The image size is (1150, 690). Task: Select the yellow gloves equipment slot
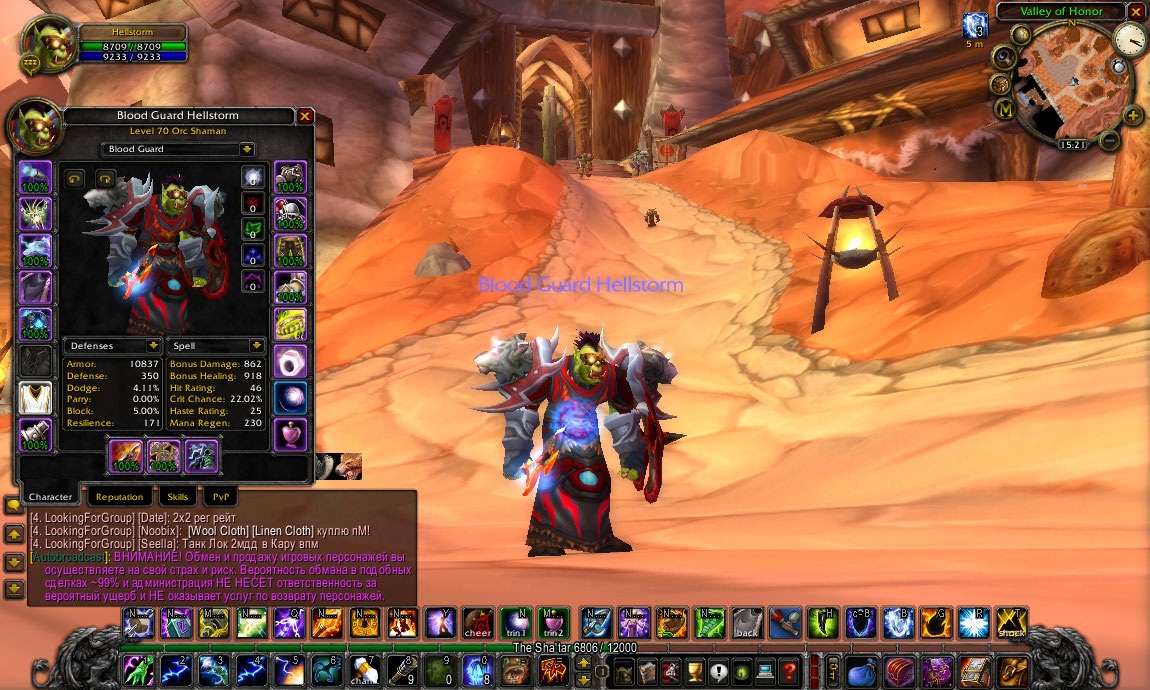[290, 324]
